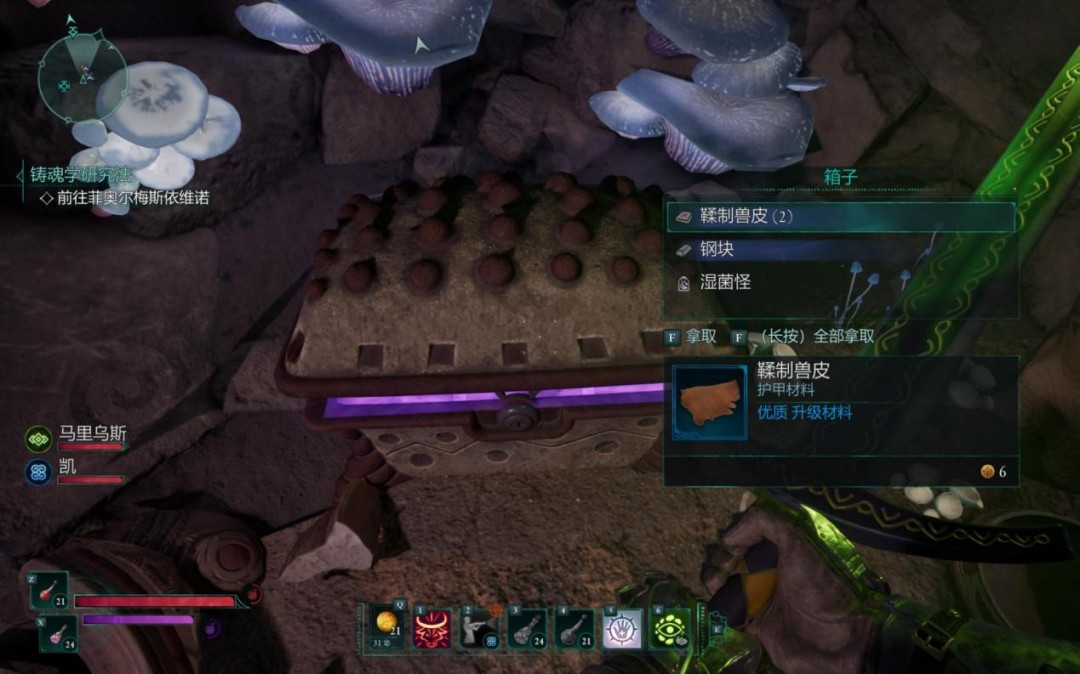This screenshot has height=674, width=1080.
Task: Activate the green eye ability
Action: [670, 629]
